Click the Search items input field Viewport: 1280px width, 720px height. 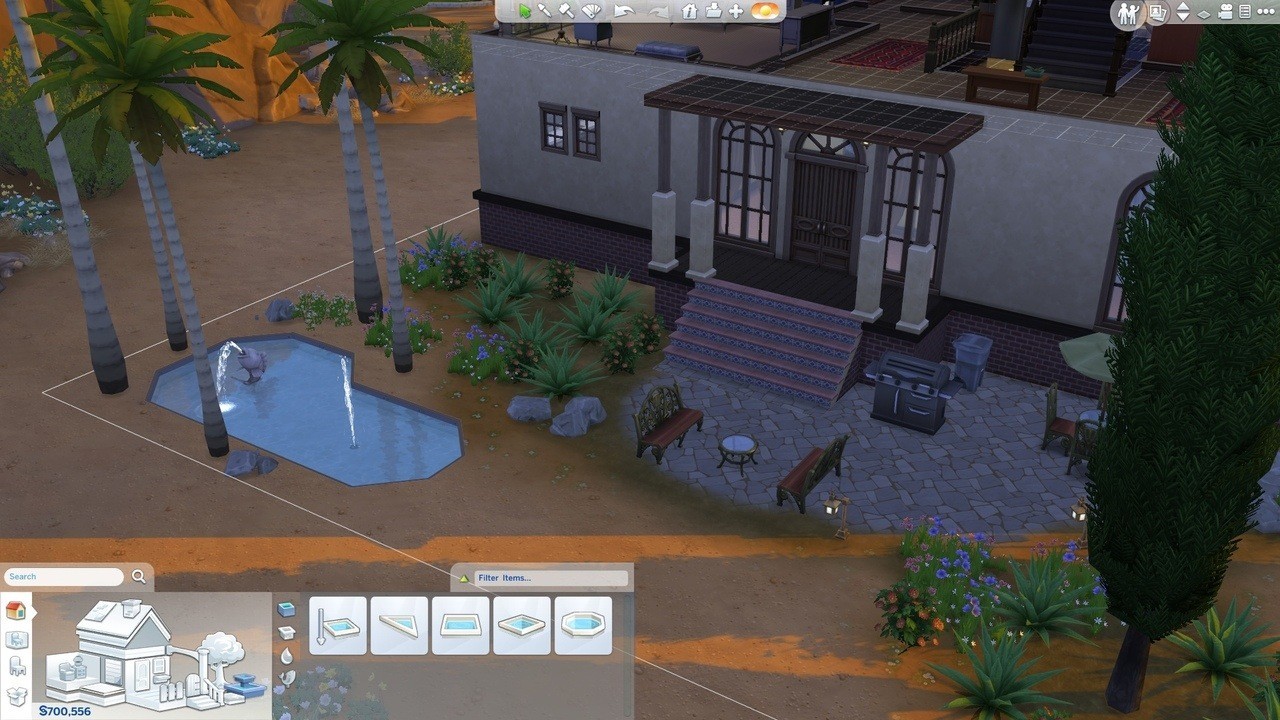click(x=63, y=575)
